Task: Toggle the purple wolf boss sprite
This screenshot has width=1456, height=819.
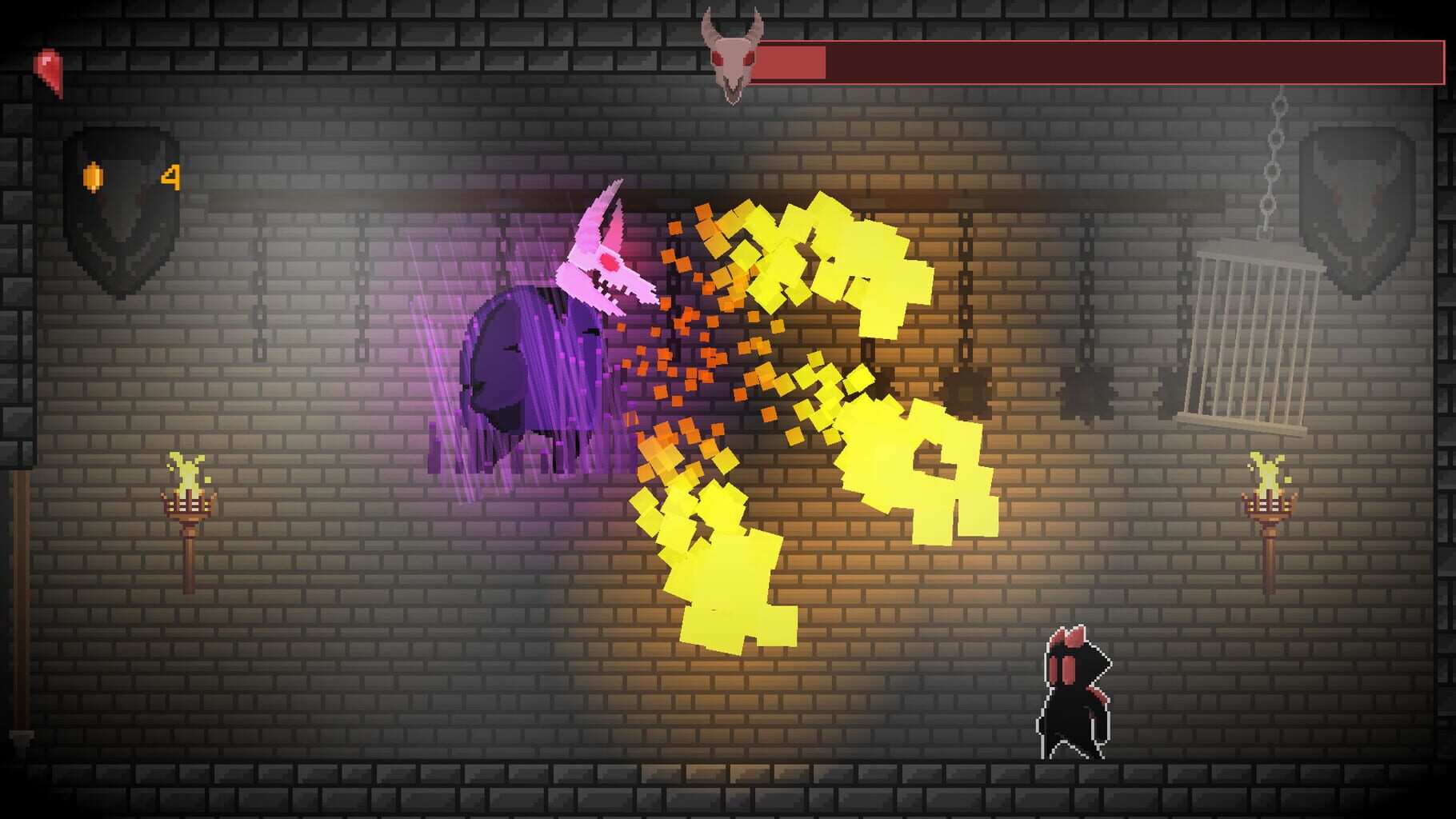Action: tap(536, 360)
